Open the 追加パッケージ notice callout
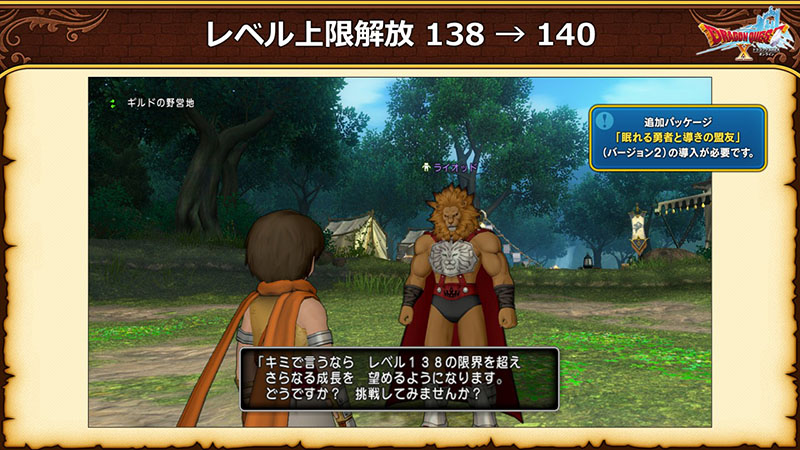This screenshot has height=450, width=800. click(677, 137)
